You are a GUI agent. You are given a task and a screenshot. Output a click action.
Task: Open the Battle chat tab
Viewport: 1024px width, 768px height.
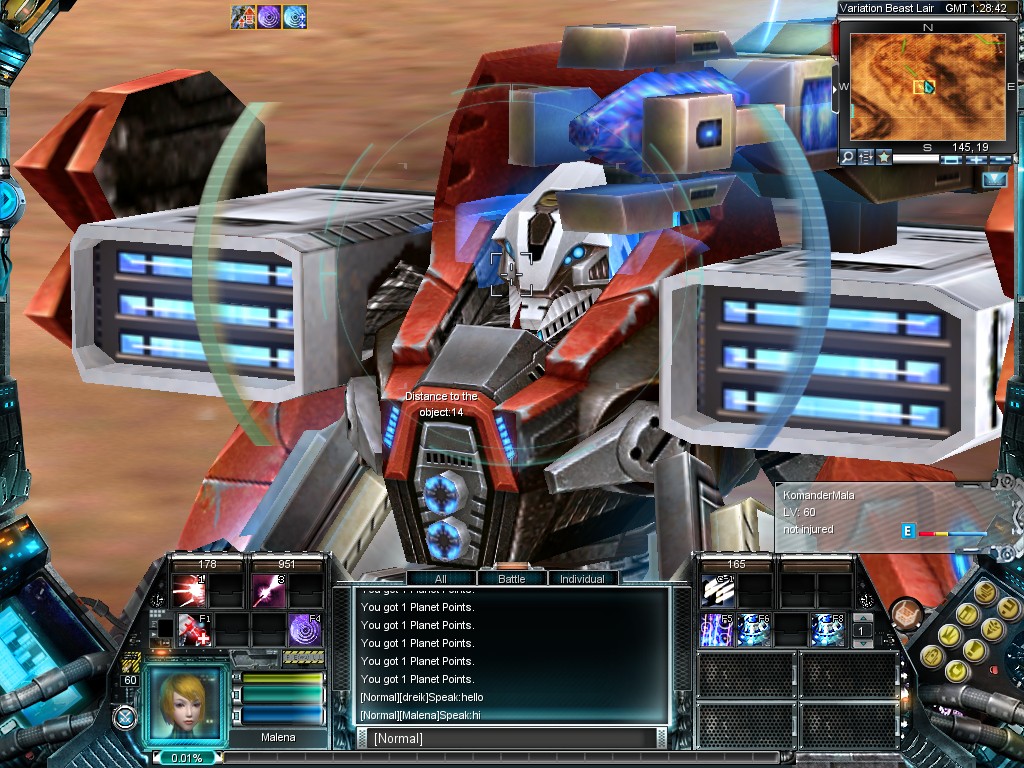coord(511,578)
